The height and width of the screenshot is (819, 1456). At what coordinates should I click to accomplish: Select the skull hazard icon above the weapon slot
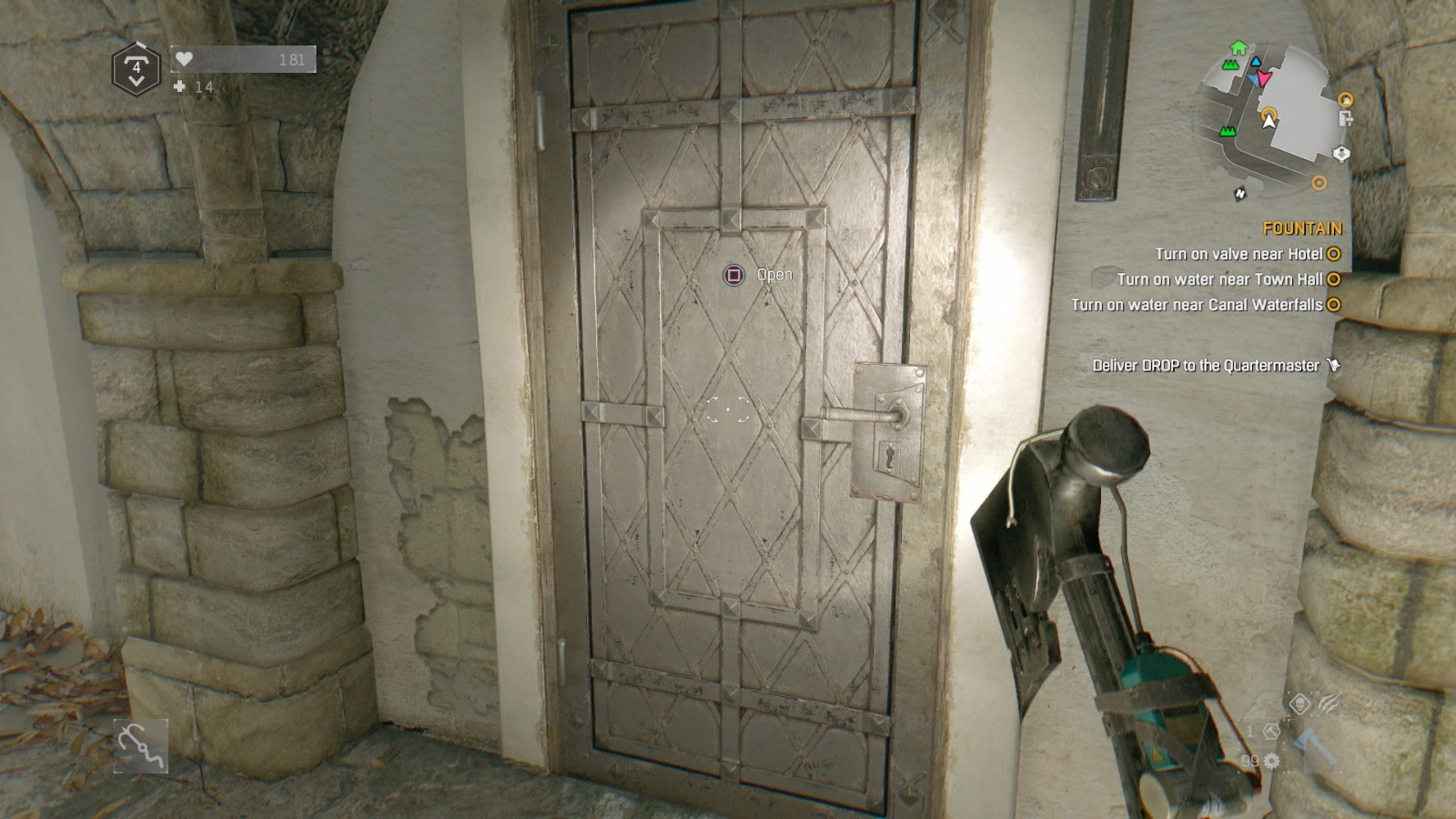click(x=1300, y=703)
